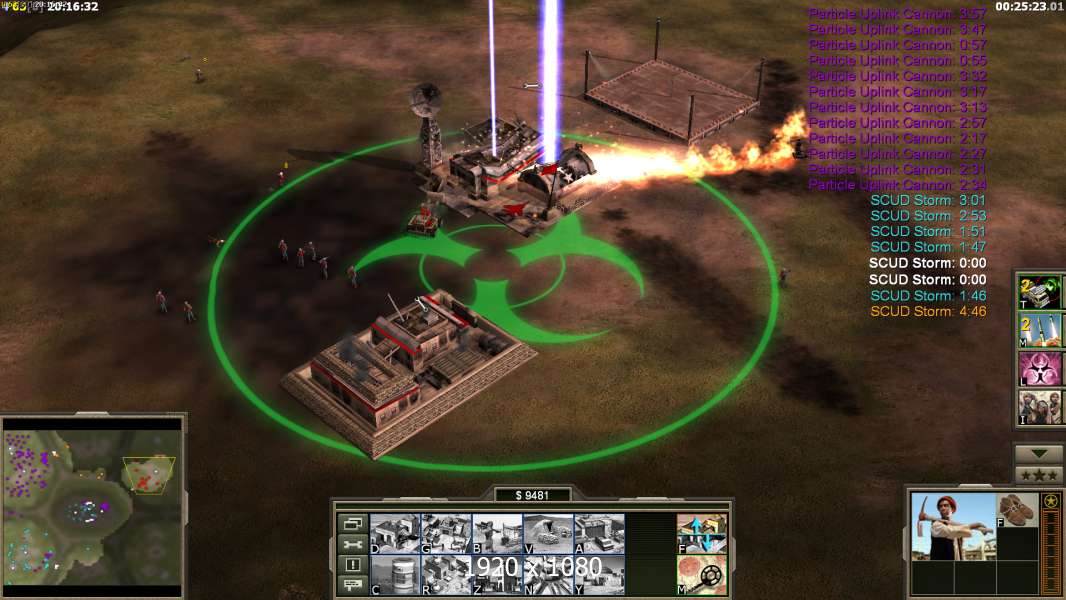Choose the build icon with hotkey Y

pyautogui.click(x=599, y=574)
